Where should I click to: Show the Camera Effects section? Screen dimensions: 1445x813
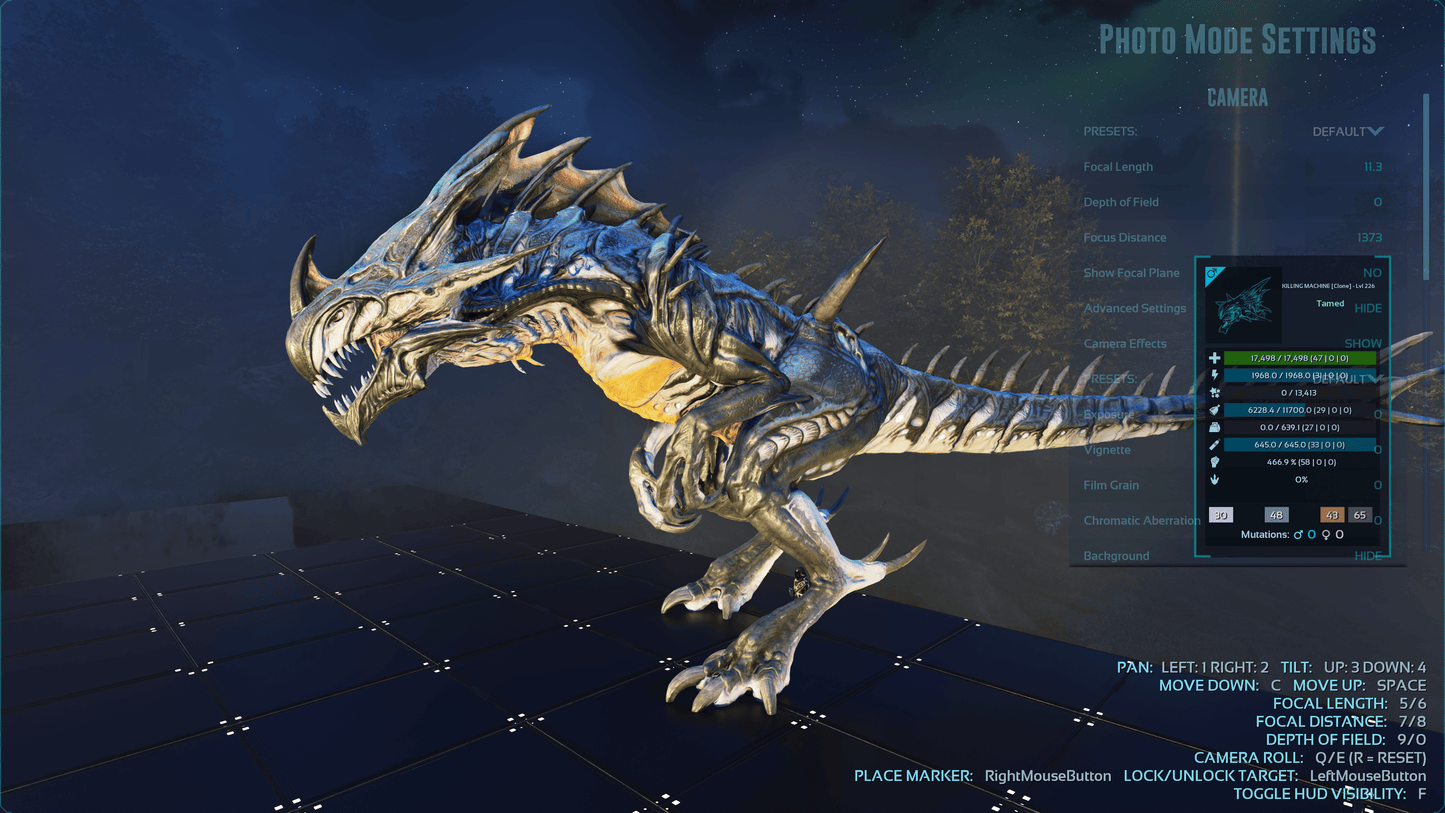click(x=1362, y=343)
